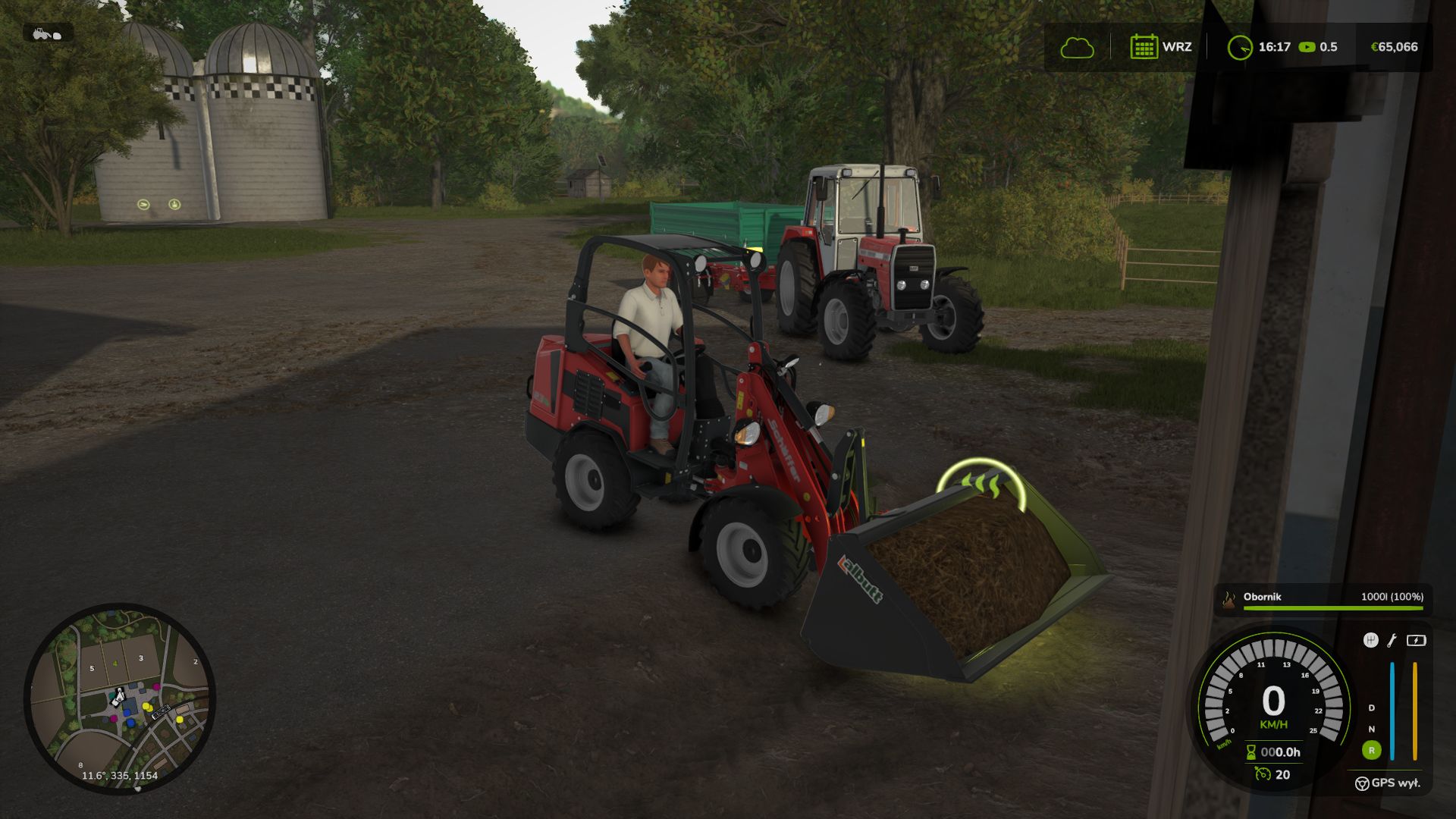Open the calendar icon labeled WRZ
This screenshot has width=1456, height=819.
[1144, 47]
